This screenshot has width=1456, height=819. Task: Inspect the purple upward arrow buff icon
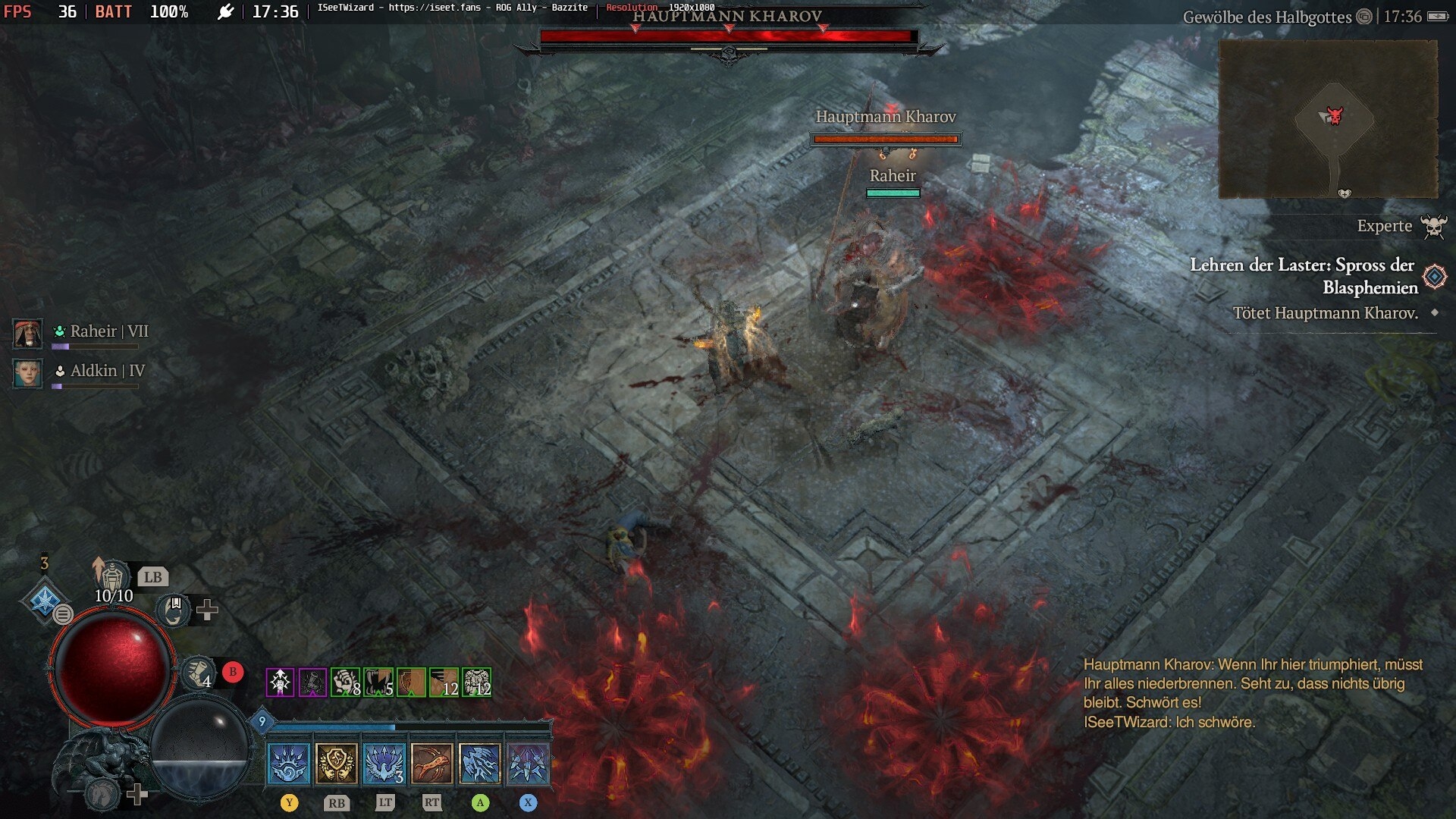(280, 682)
